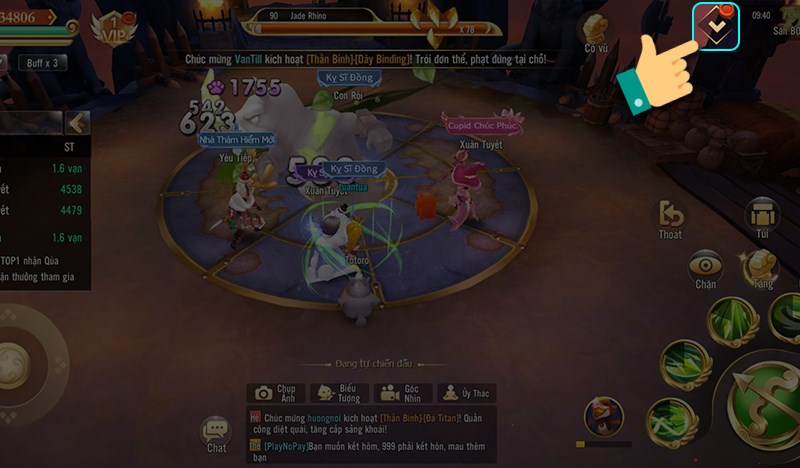This screenshot has width=800, height=468.
Task: Tap the Tặng golden fist icon
Action: [763, 268]
